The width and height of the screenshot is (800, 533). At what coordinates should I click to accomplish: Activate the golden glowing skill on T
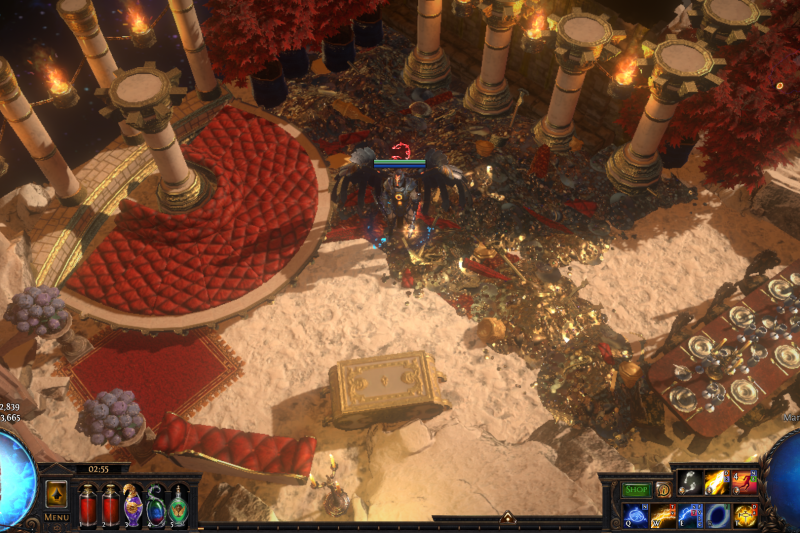(745, 515)
